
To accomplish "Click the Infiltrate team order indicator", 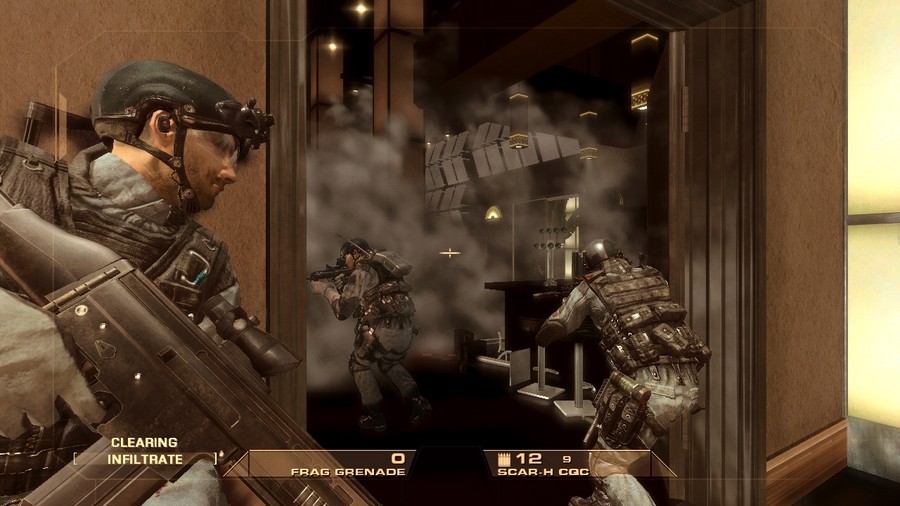I will coord(146,460).
